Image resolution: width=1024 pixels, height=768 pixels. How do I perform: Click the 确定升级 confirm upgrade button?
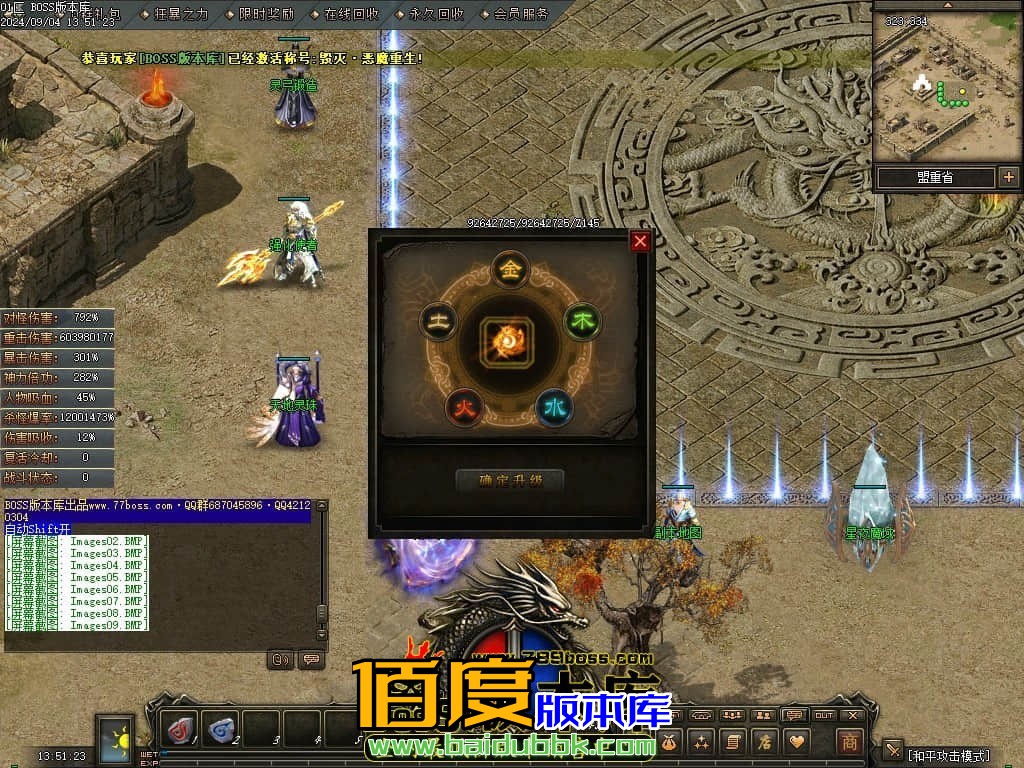pos(509,480)
